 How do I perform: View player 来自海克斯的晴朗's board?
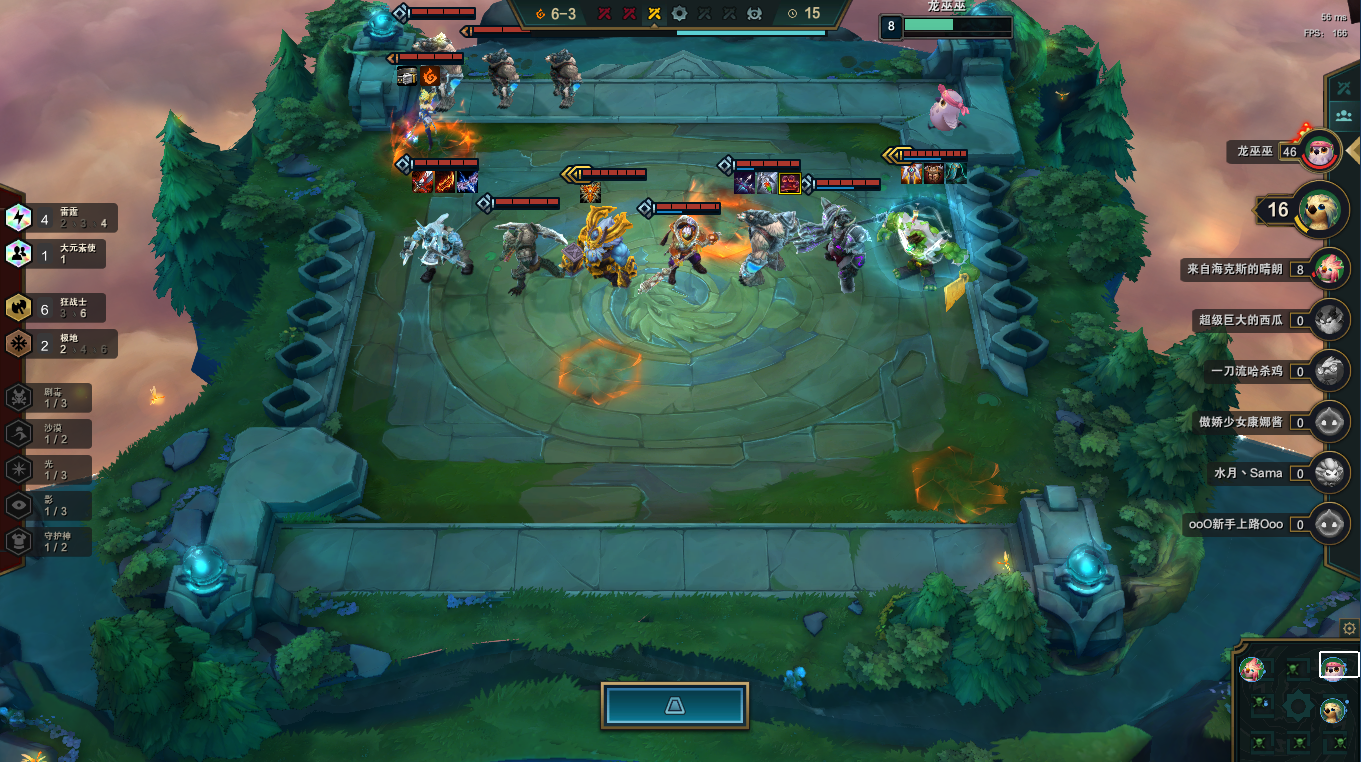pyautogui.click(x=1330, y=268)
